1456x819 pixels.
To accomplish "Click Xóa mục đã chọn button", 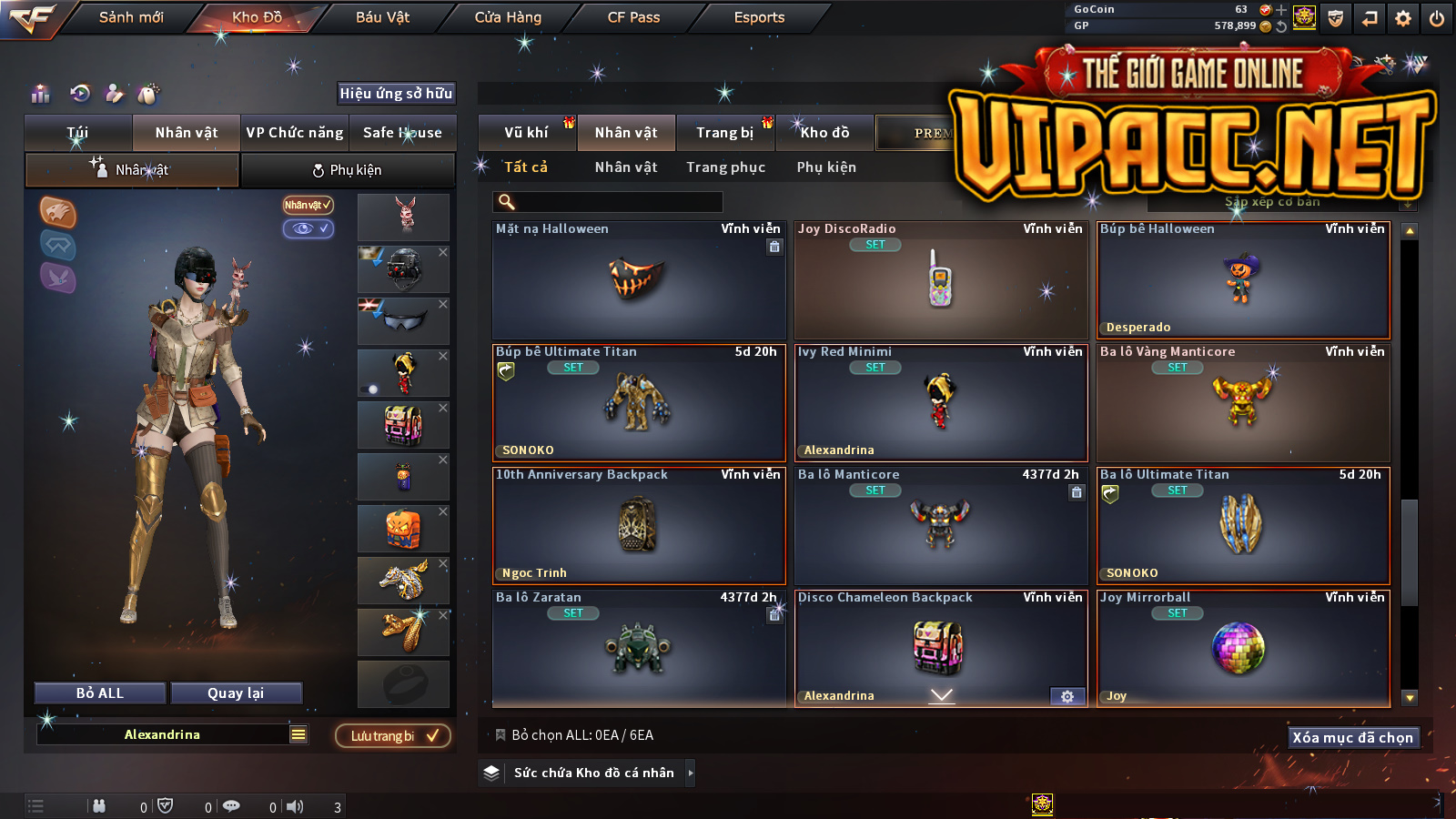I will pos(1352,737).
